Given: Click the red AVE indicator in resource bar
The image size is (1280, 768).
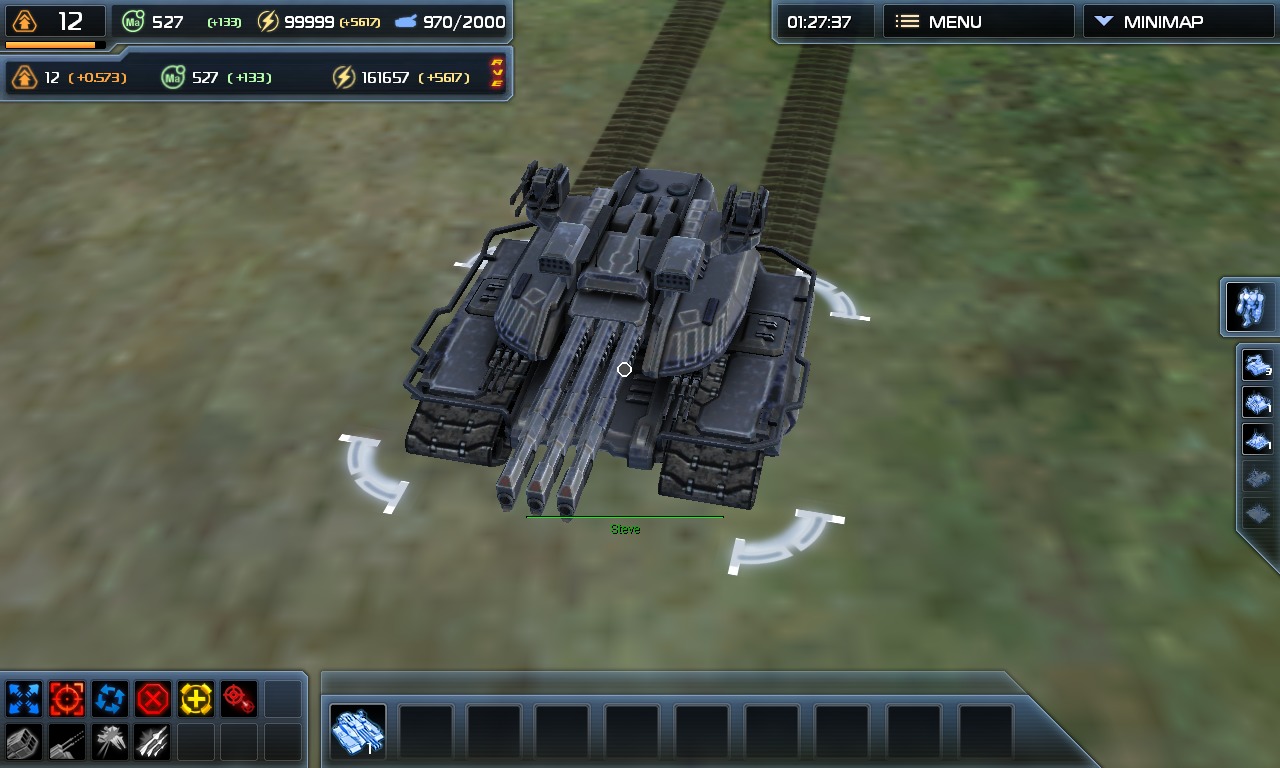Looking at the screenshot, I should (496, 74).
